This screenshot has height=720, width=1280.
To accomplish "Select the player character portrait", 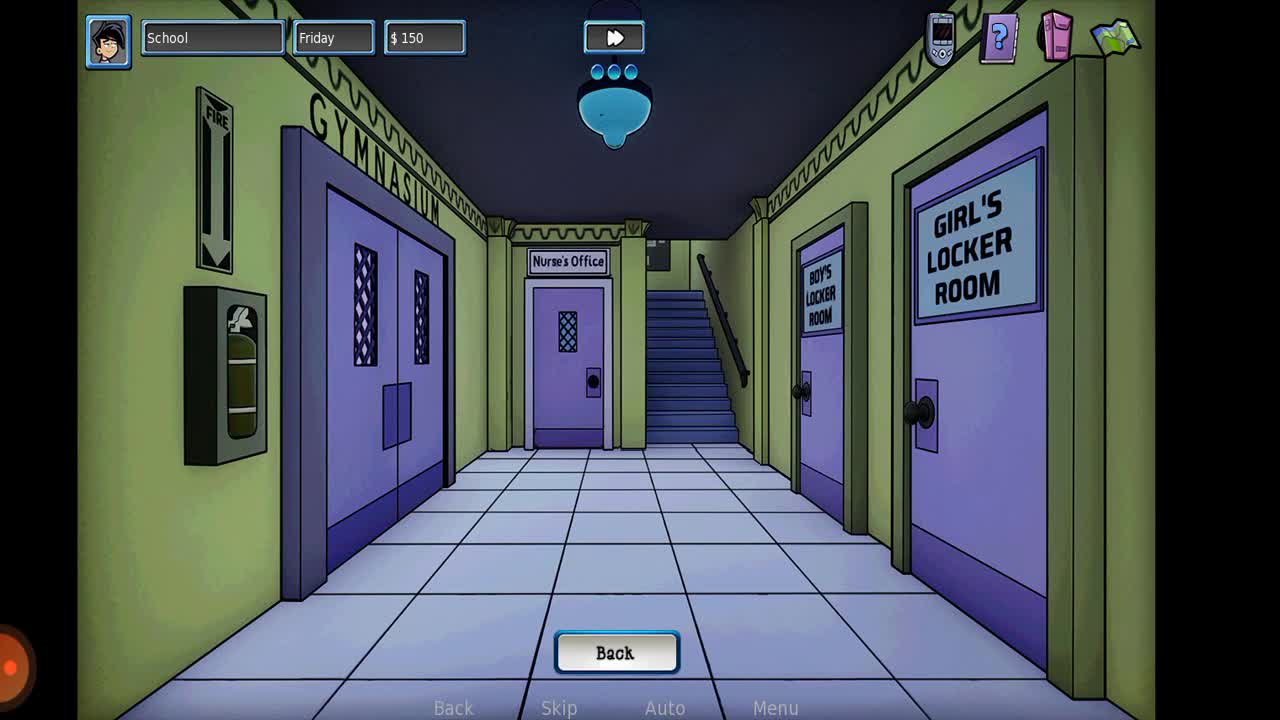I will (x=108, y=42).
